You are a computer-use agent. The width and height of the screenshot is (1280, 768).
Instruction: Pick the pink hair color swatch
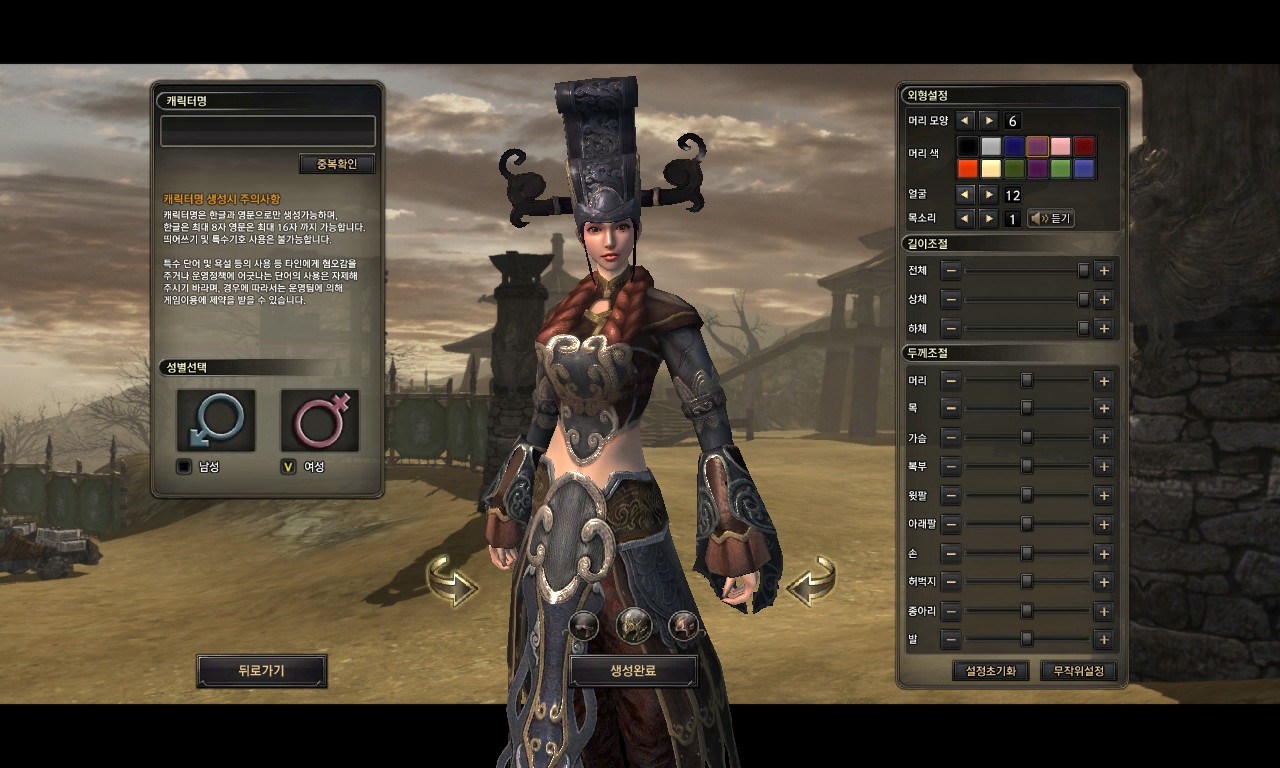[x=1060, y=147]
